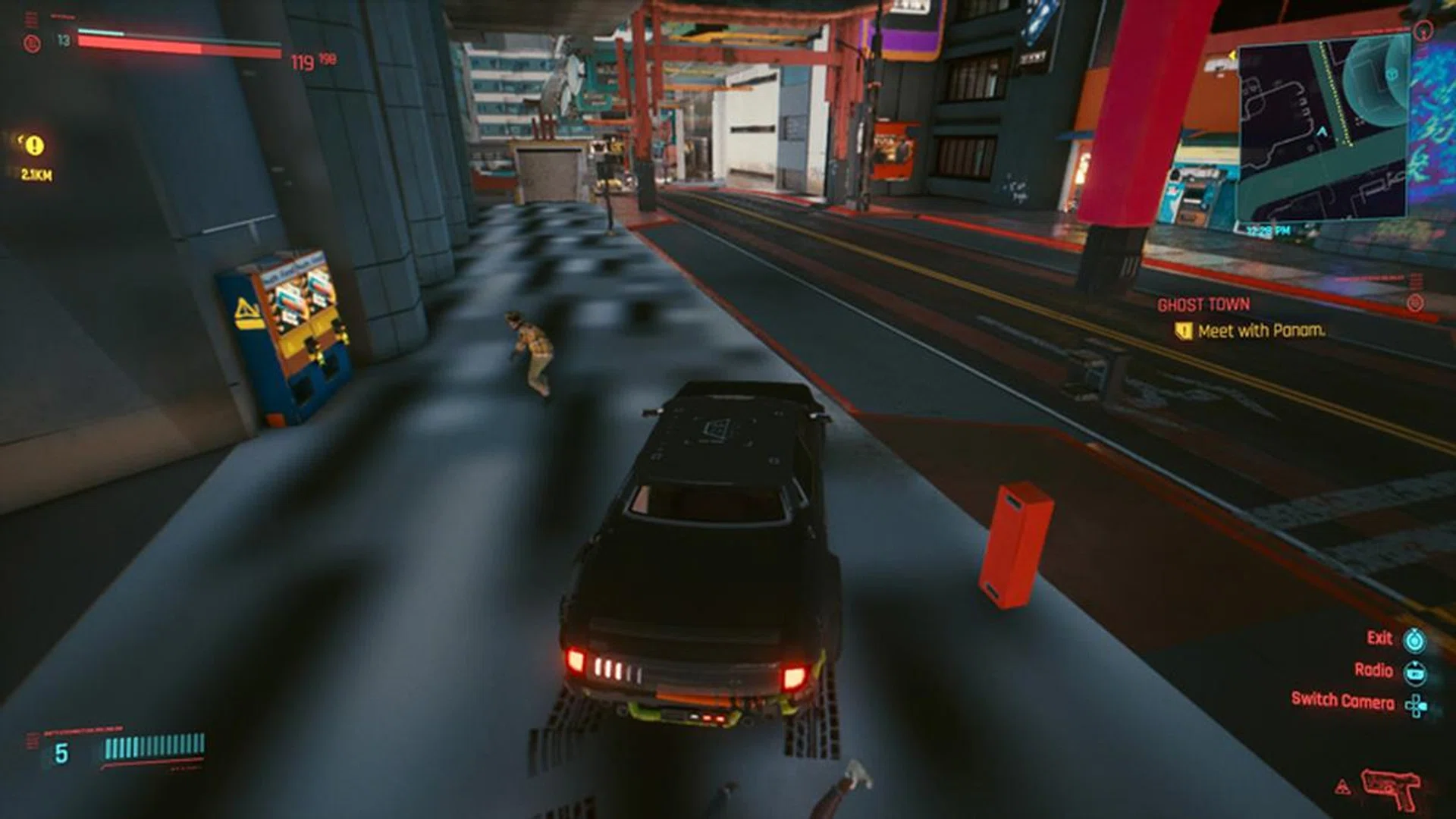Click the Exit vehicle circle icon
Image resolution: width=1456 pixels, height=819 pixels.
point(1414,641)
